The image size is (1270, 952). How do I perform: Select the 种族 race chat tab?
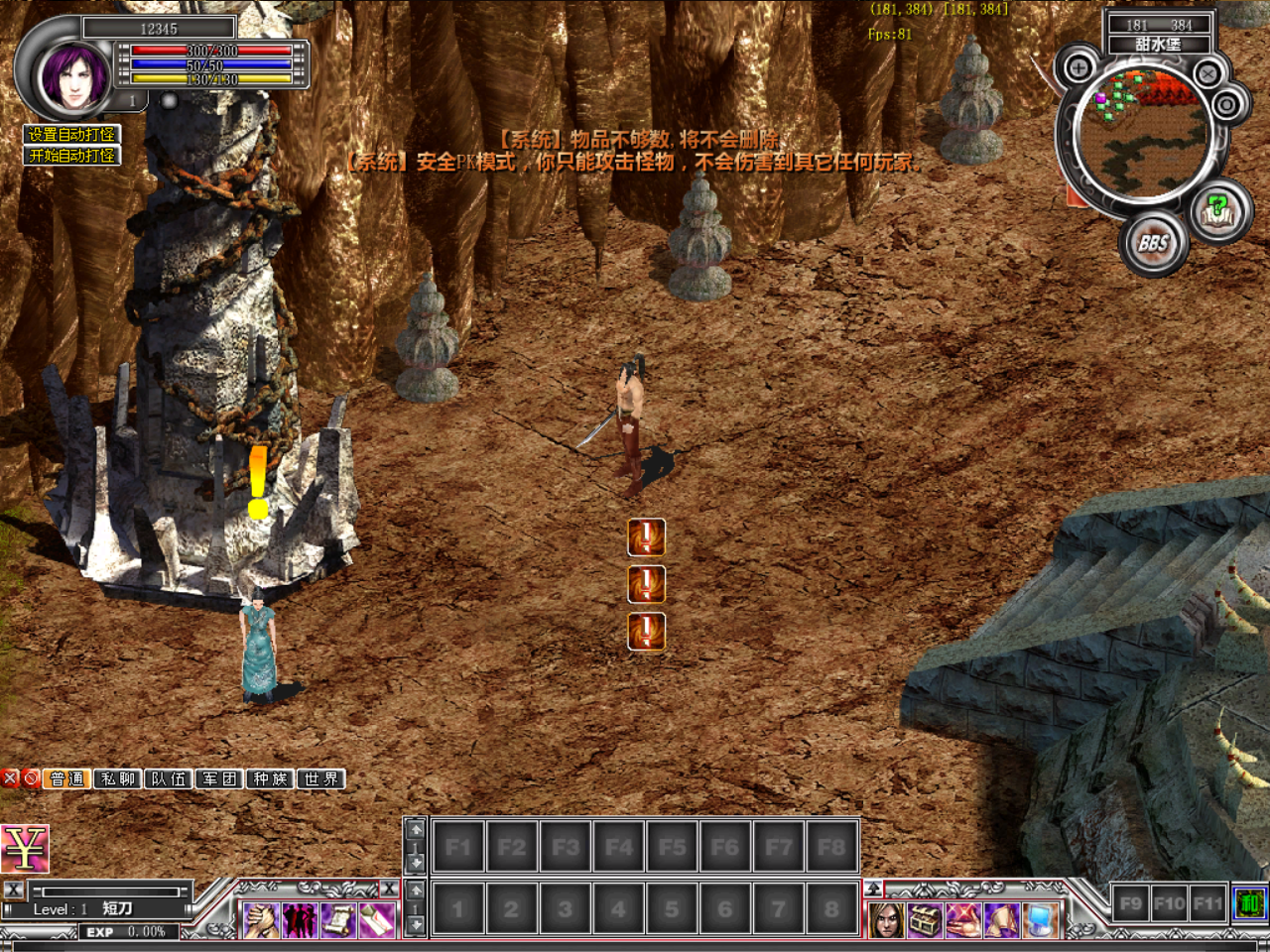point(270,779)
